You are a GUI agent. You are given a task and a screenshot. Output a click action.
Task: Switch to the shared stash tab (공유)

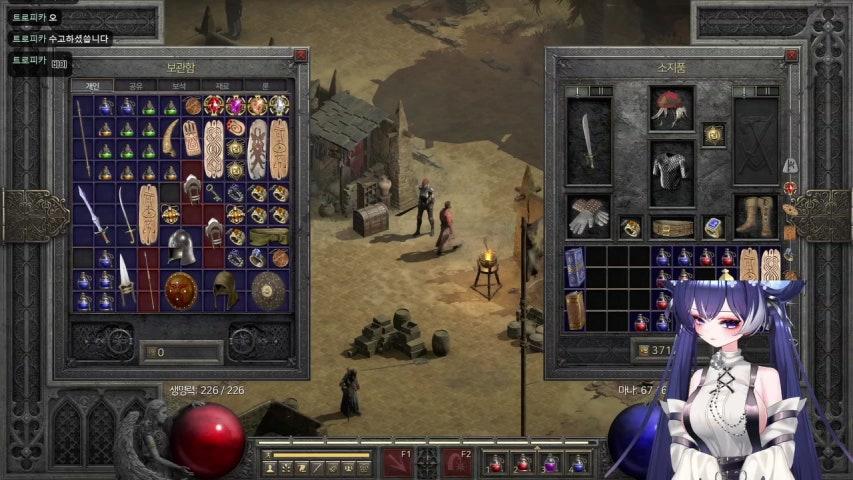point(136,86)
